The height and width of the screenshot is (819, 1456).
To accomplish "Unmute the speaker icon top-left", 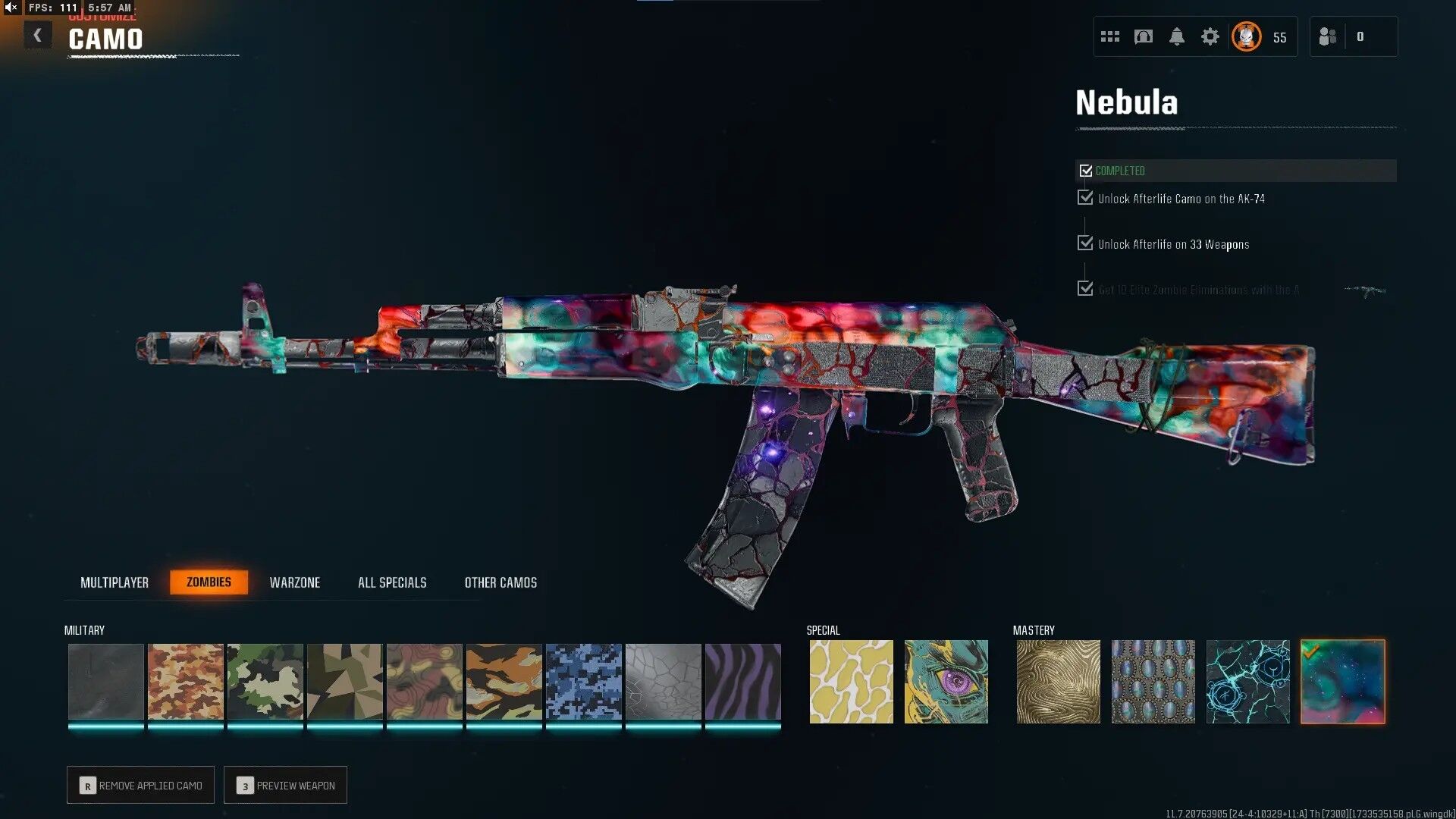I will click(x=11, y=9).
